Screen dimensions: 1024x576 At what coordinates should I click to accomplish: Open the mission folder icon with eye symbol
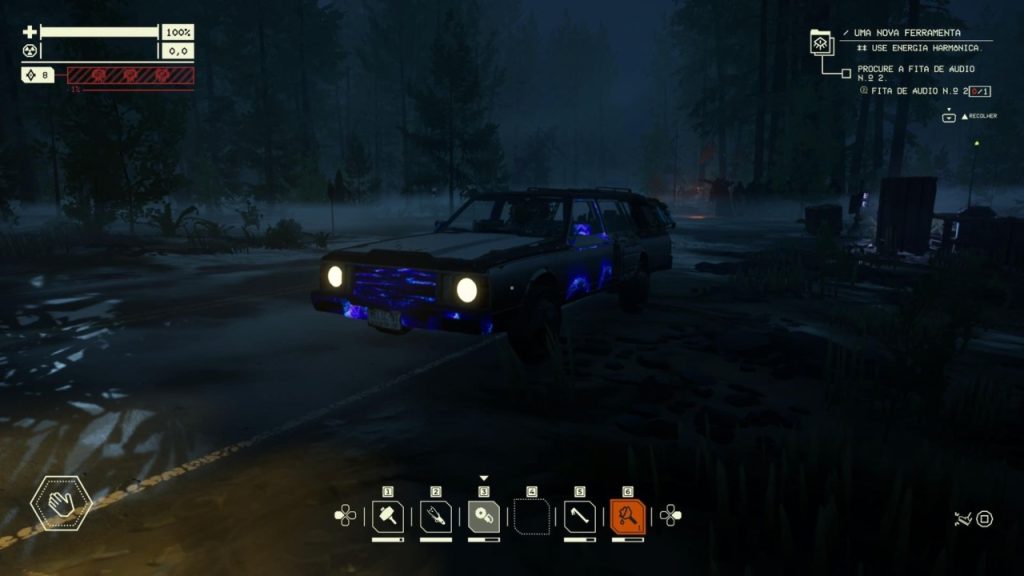[821, 42]
